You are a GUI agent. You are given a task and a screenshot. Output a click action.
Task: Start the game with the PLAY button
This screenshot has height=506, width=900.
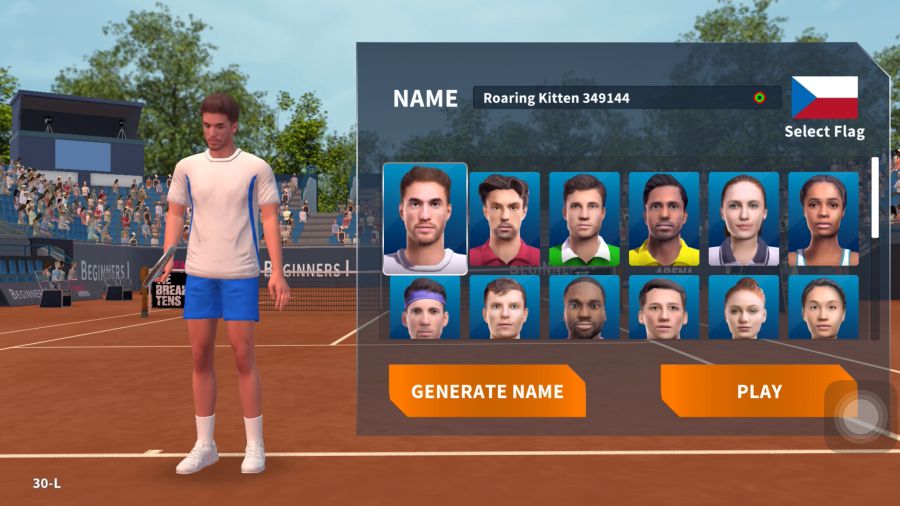[x=758, y=391]
